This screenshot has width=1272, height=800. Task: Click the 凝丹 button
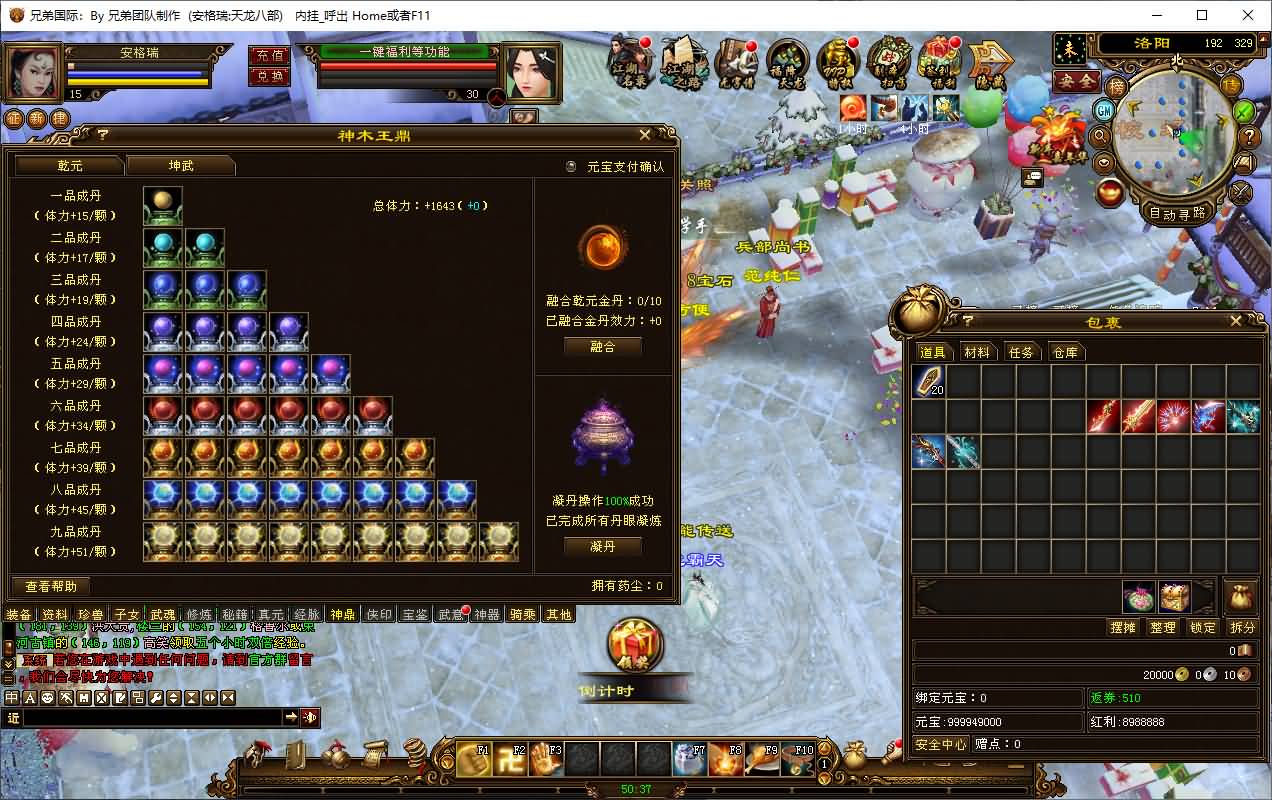click(602, 546)
